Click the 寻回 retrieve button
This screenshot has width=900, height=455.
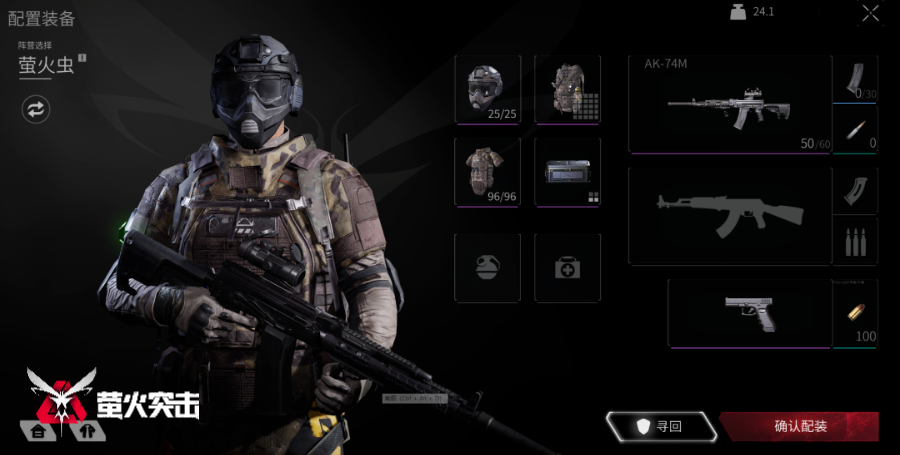[661, 427]
